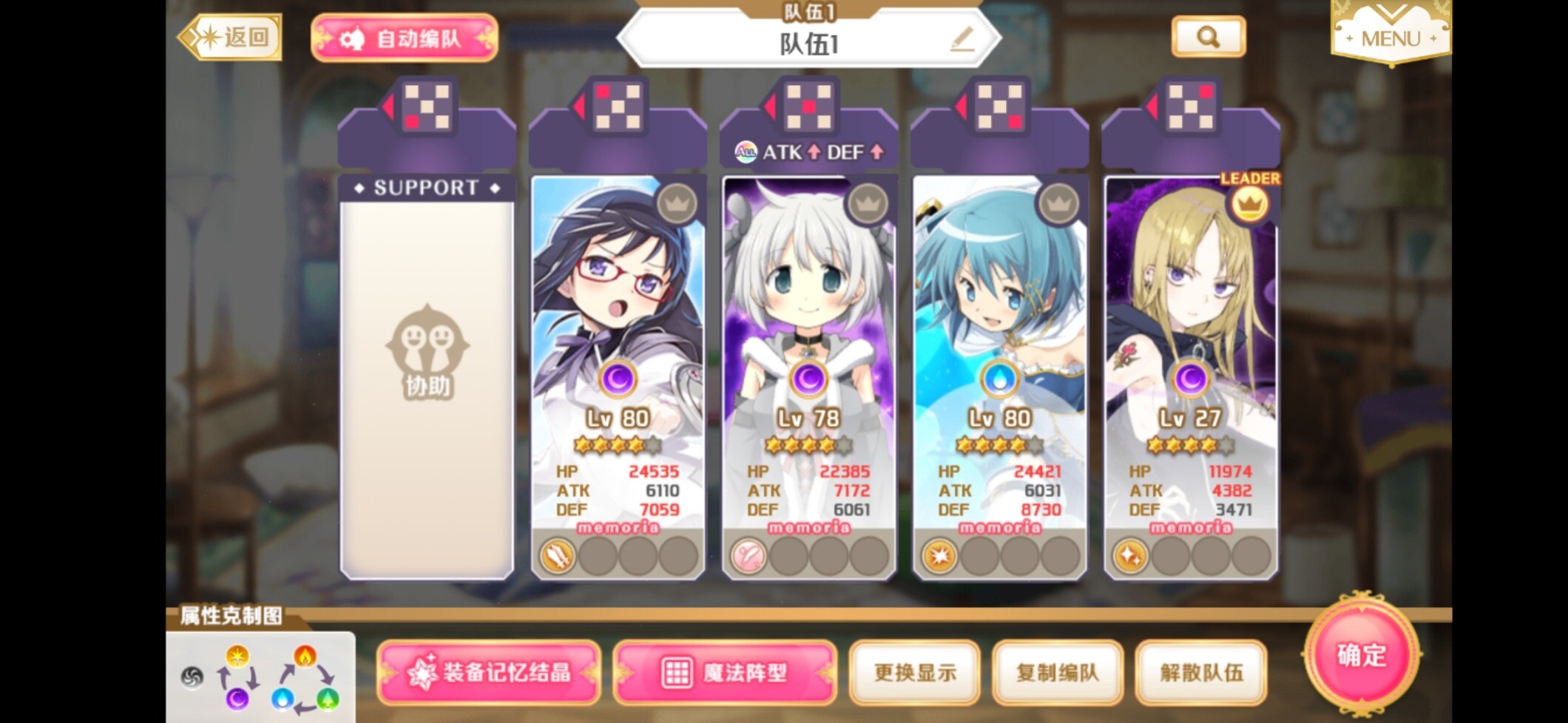Open the 魔法阵型 formation menu

click(x=725, y=672)
